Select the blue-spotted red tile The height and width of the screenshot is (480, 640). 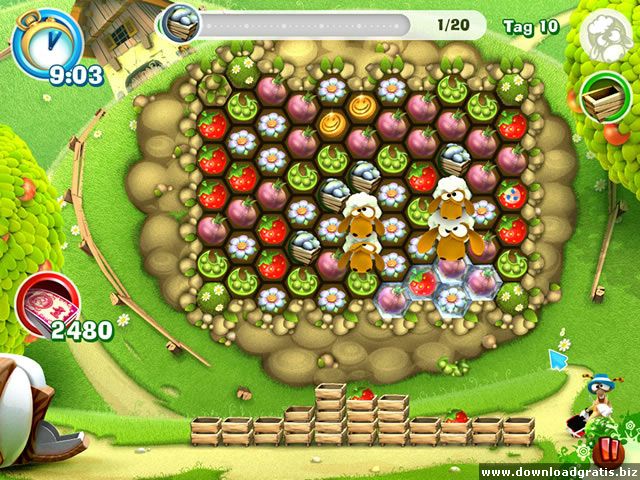(x=511, y=194)
